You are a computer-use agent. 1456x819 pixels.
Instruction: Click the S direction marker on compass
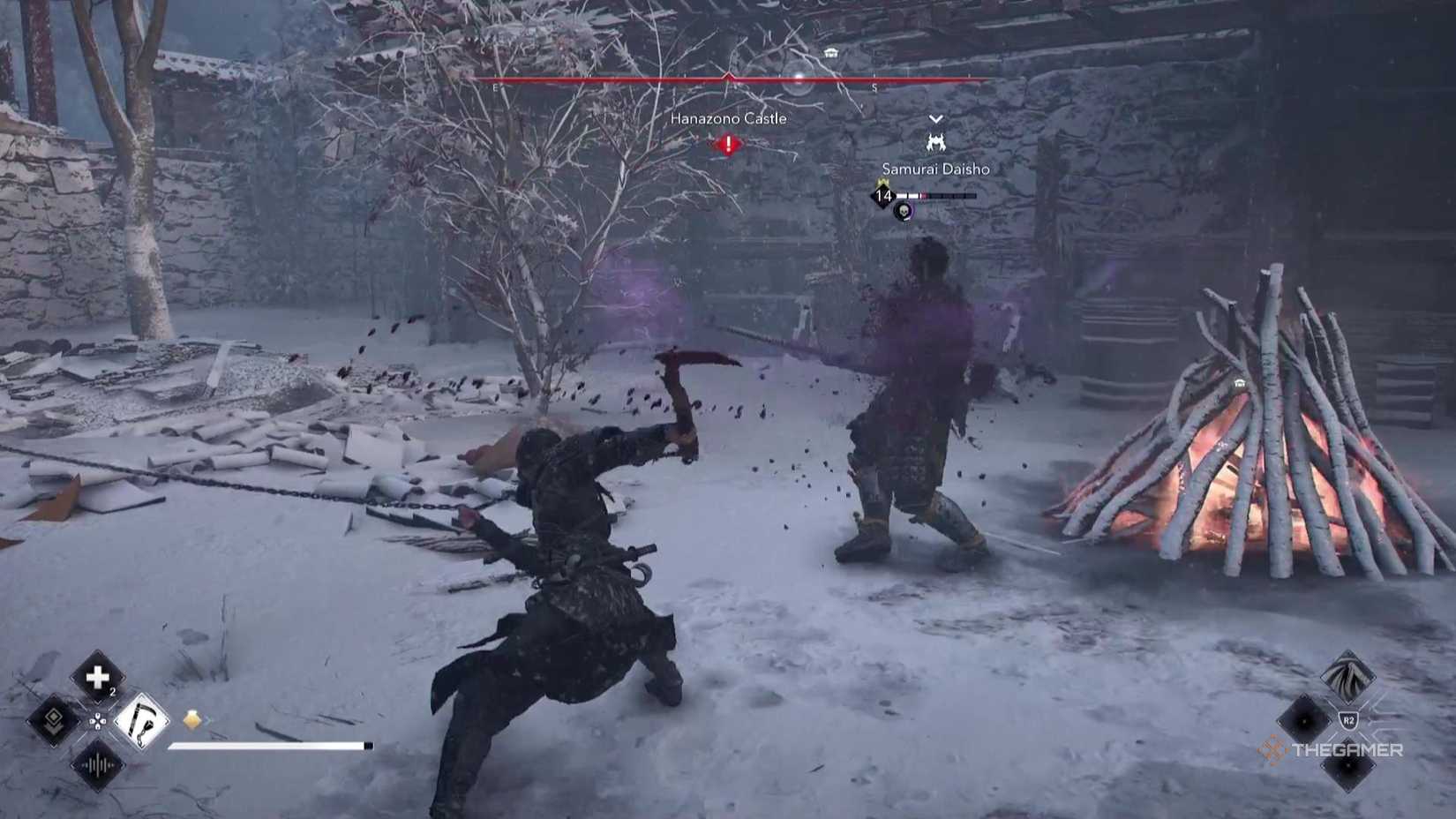click(x=873, y=86)
